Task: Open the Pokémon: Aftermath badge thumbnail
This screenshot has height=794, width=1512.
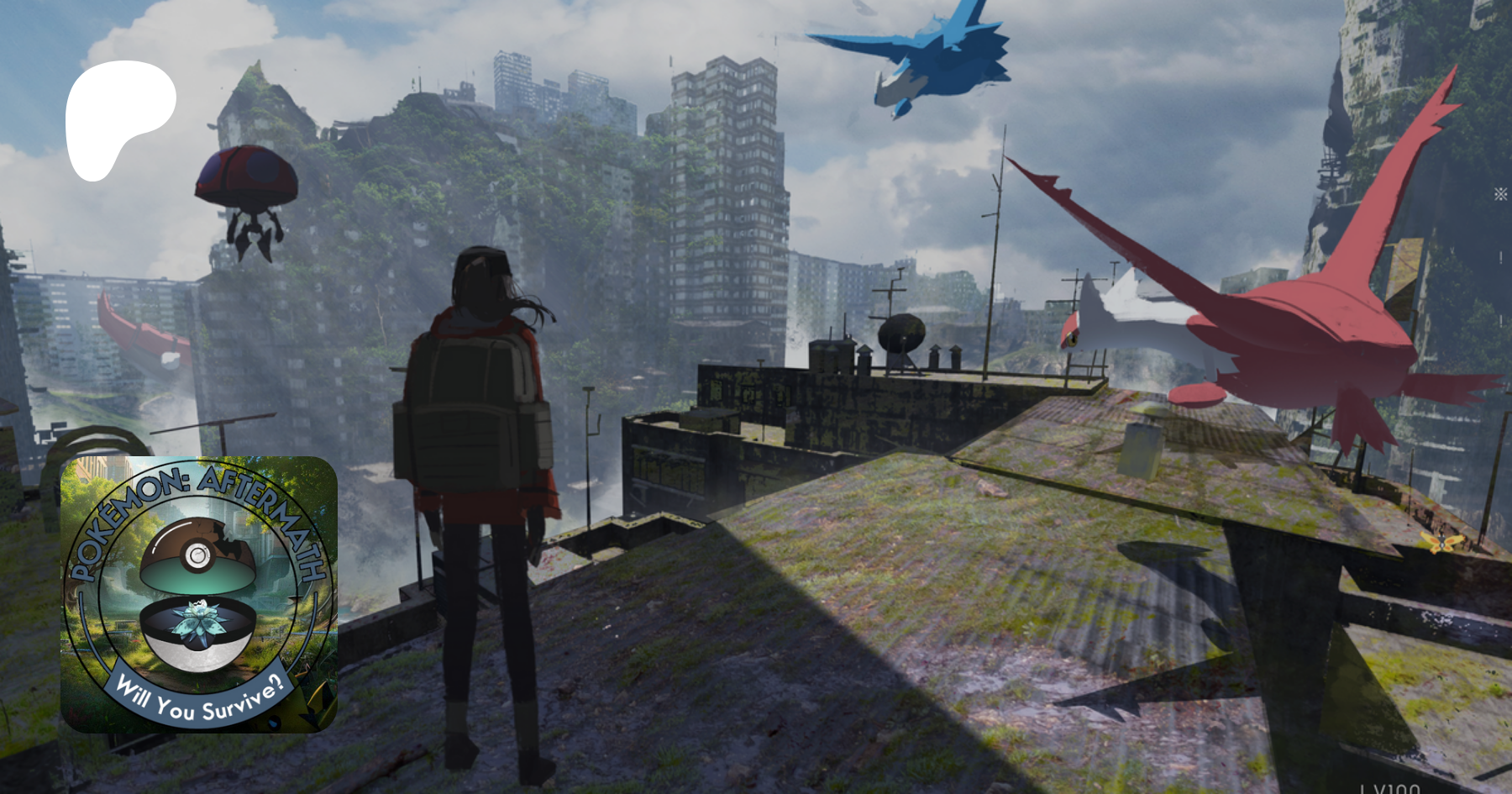Action: click(199, 594)
